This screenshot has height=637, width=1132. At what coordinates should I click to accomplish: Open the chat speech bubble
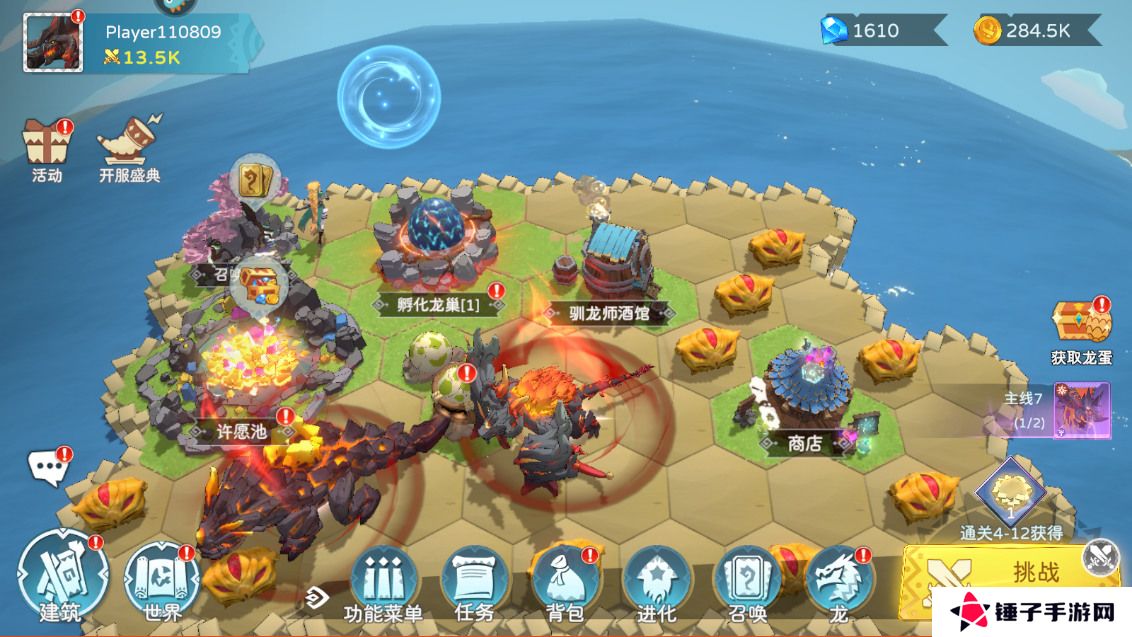(47, 465)
